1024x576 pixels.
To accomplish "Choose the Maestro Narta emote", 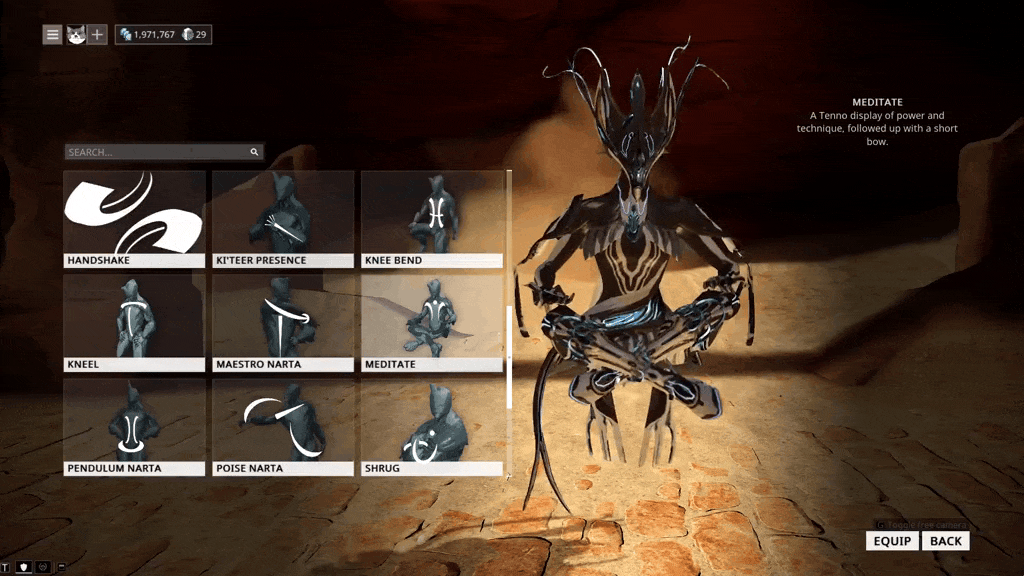I will point(283,322).
